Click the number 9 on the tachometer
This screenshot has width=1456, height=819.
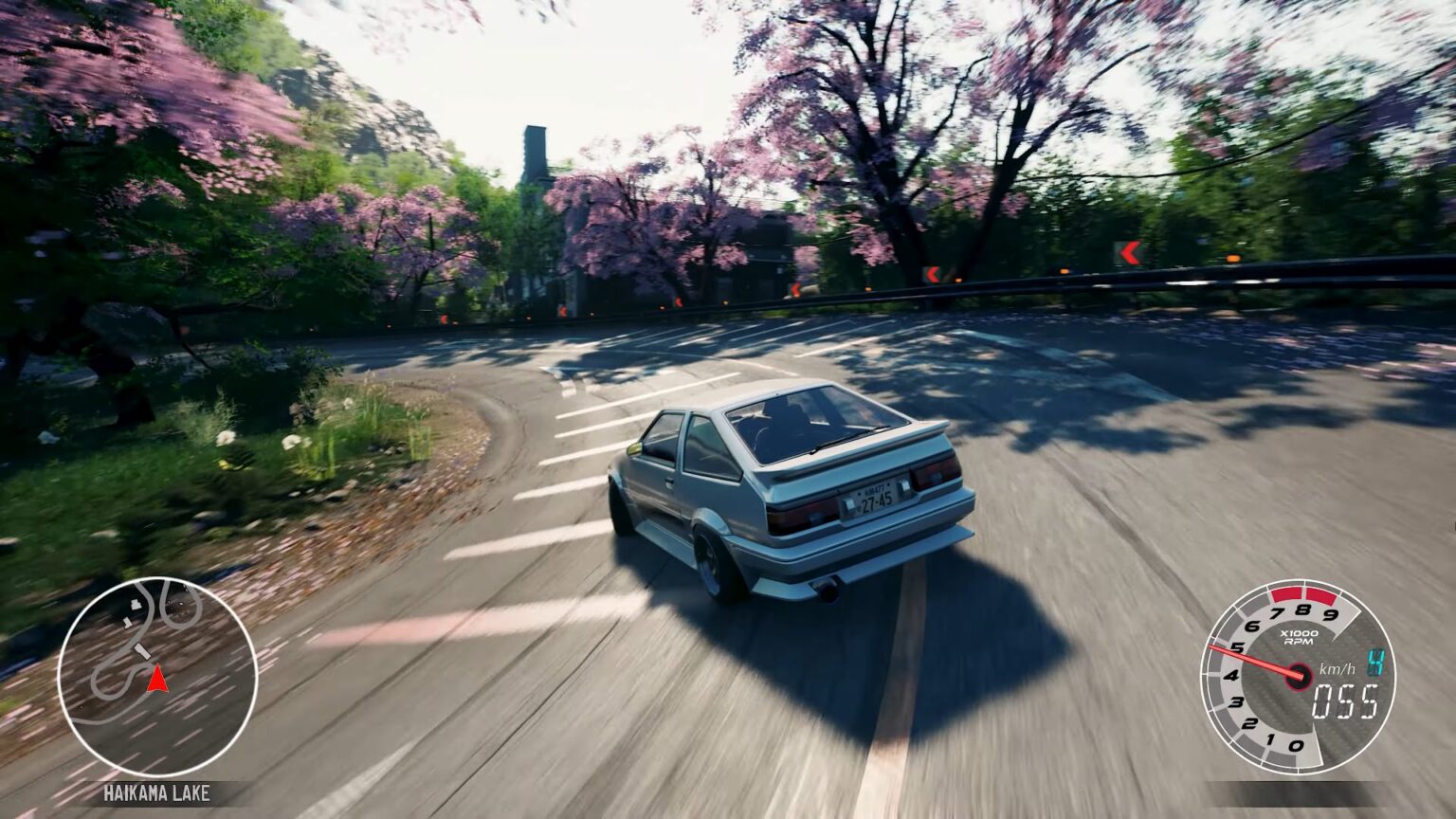1329,613
